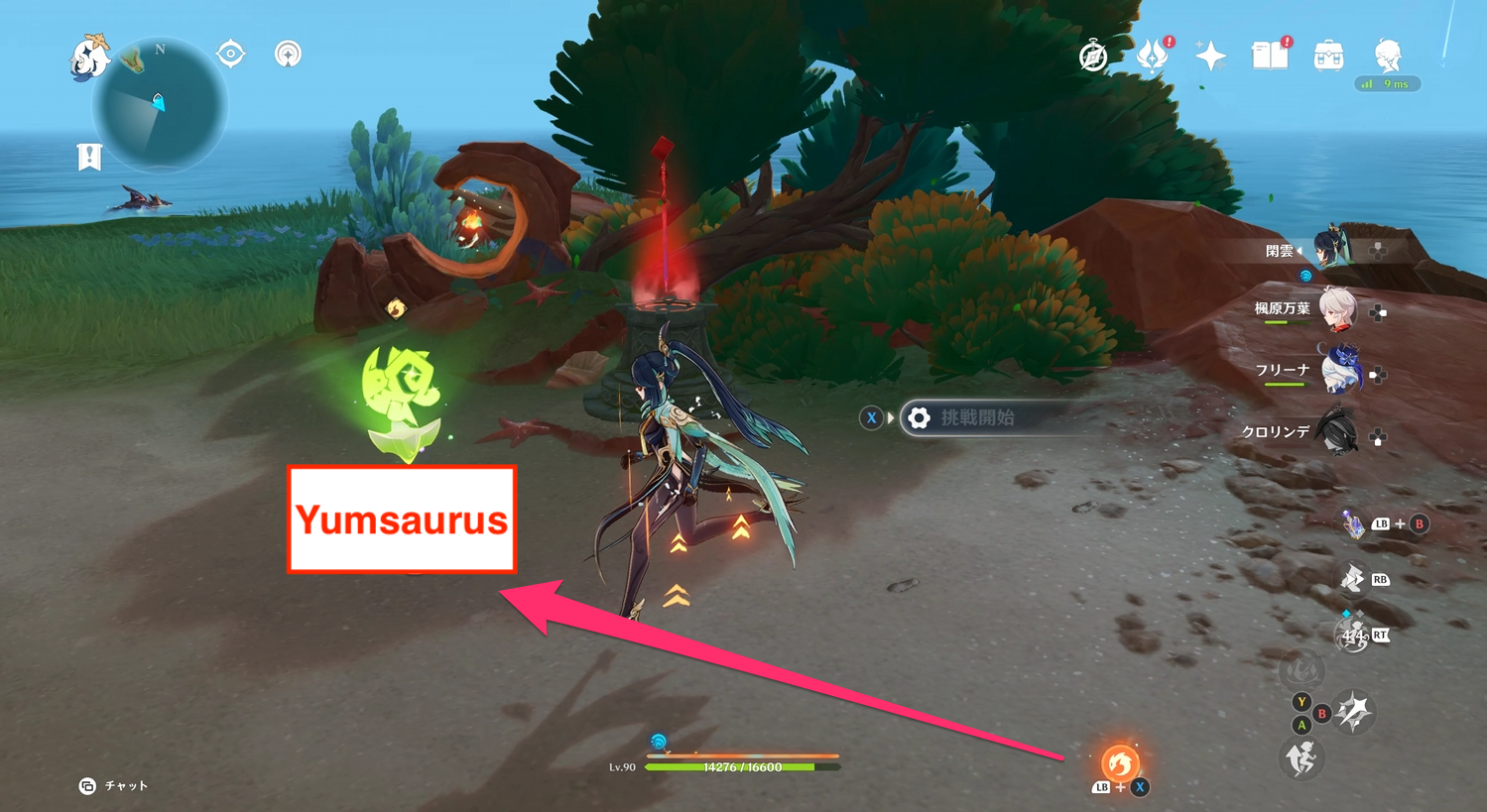Viewport: 1487px width, 812px height.
Task: Open the compass icon in top bar
Action: click(1093, 57)
